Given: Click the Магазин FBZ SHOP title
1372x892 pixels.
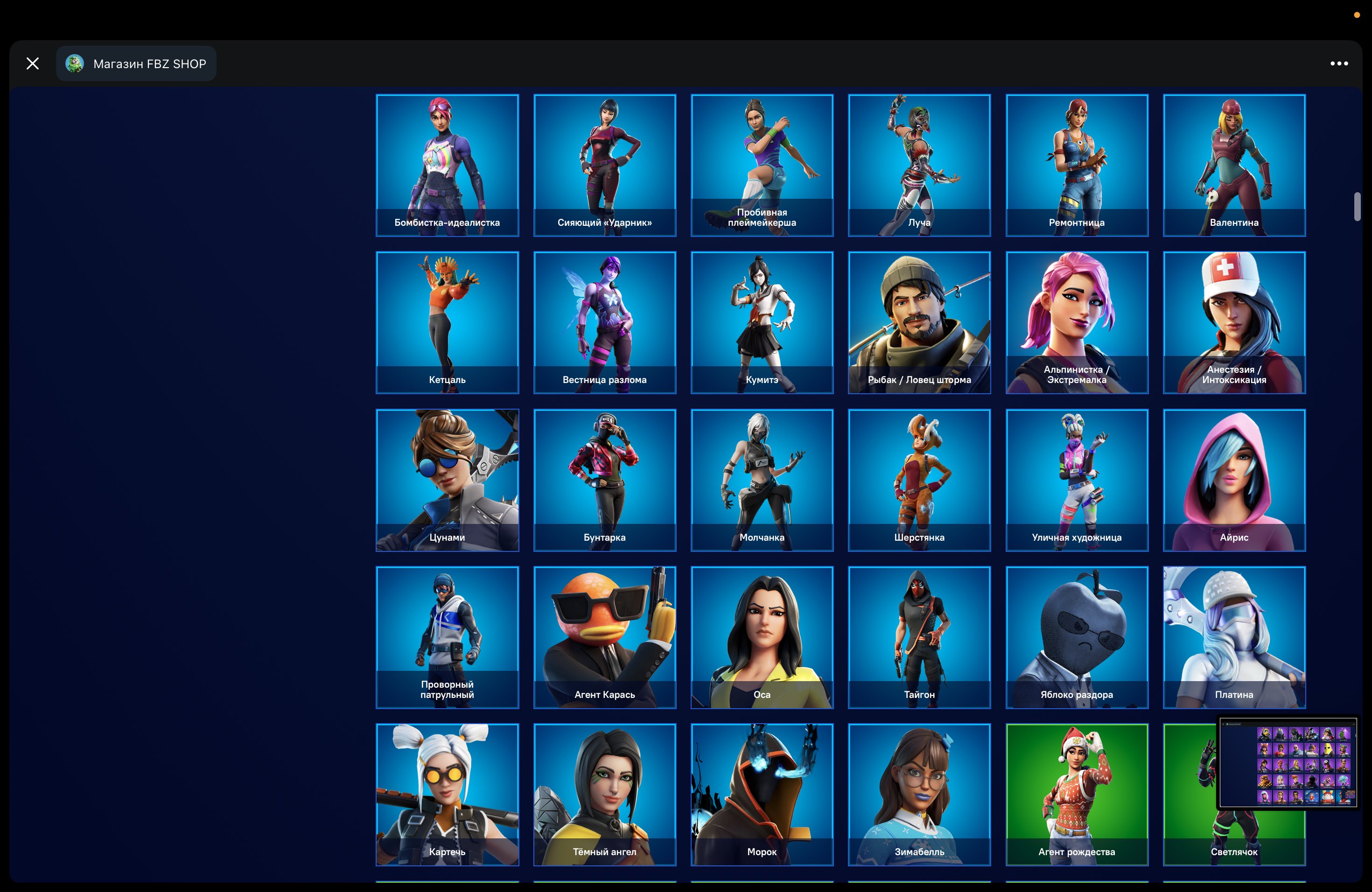Looking at the screenshot, I should (x=149, y=64).
